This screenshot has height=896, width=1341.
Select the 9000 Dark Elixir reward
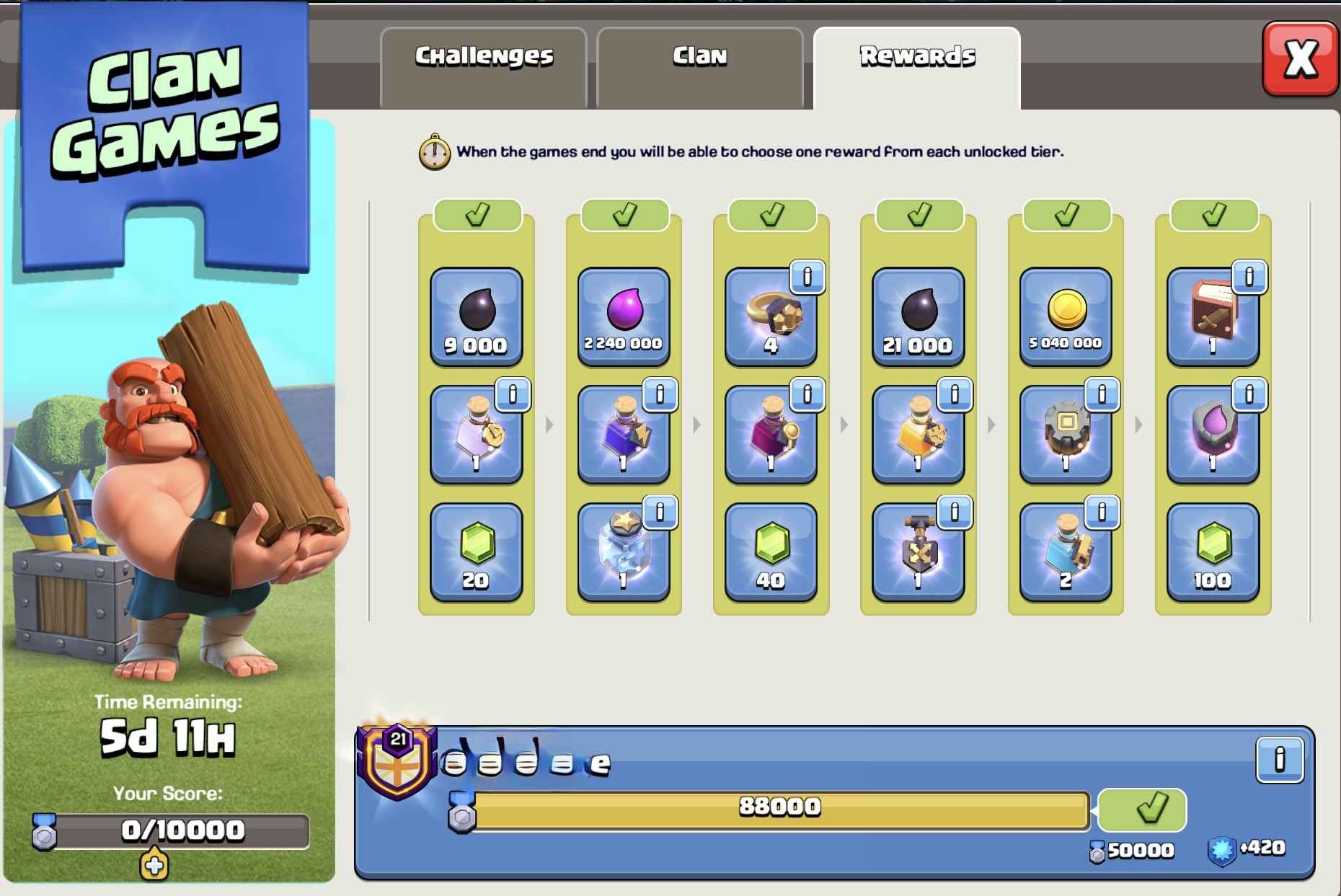tap(477, 317)
